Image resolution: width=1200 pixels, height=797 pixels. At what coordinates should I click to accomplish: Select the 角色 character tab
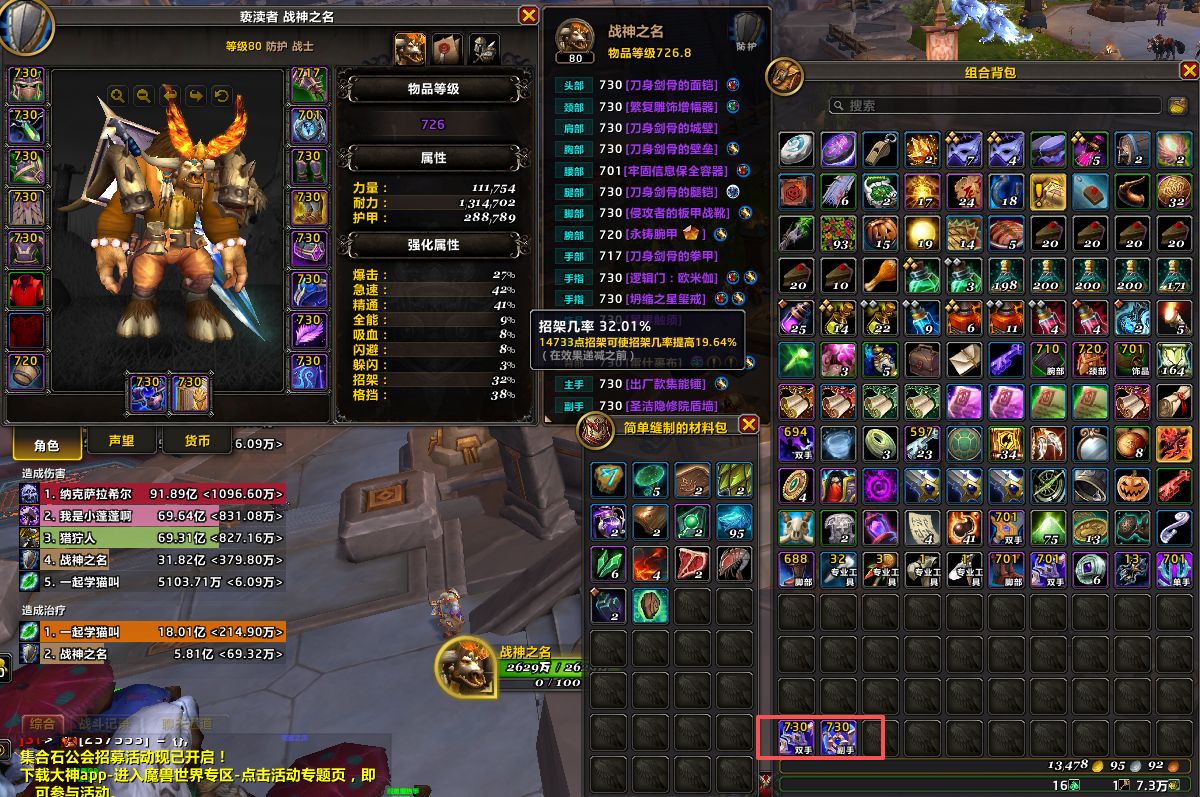tap(47, 444)
